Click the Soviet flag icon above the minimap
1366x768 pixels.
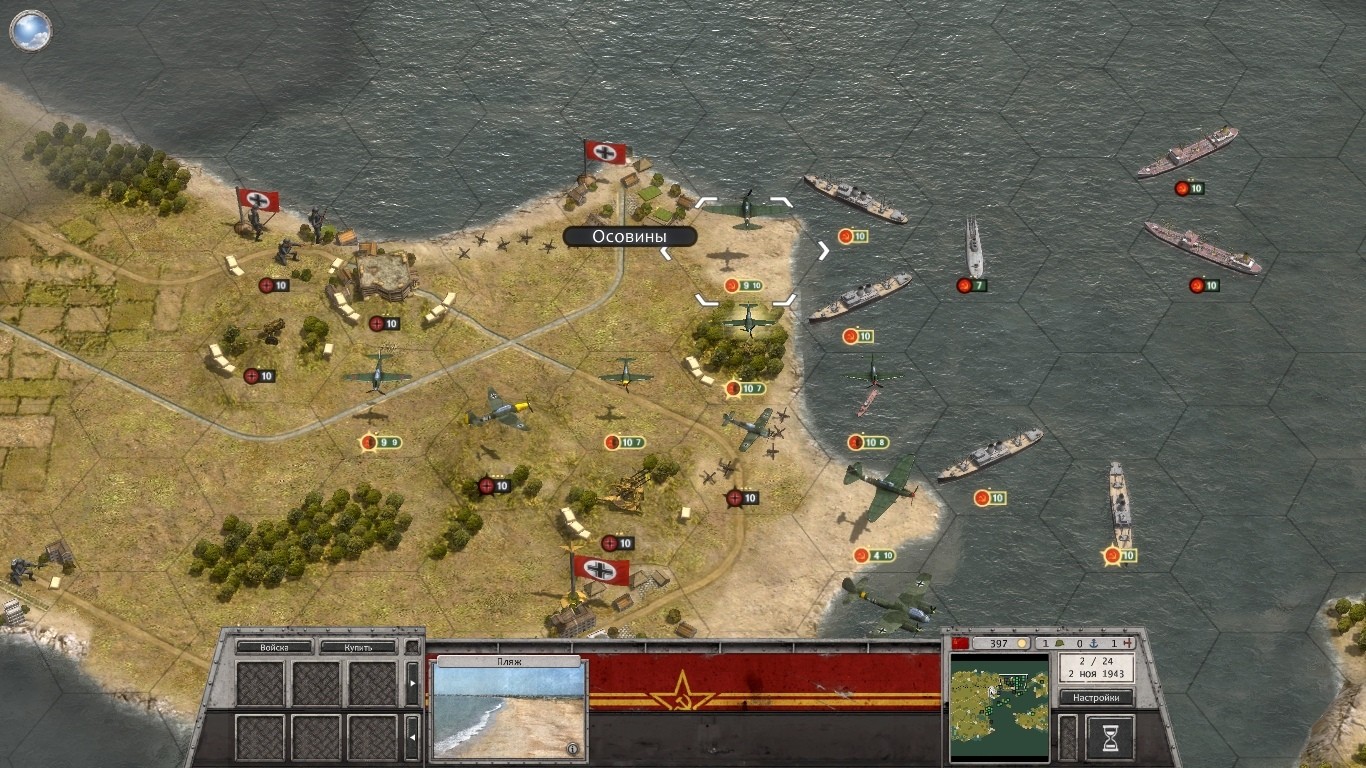pos(958,642)
